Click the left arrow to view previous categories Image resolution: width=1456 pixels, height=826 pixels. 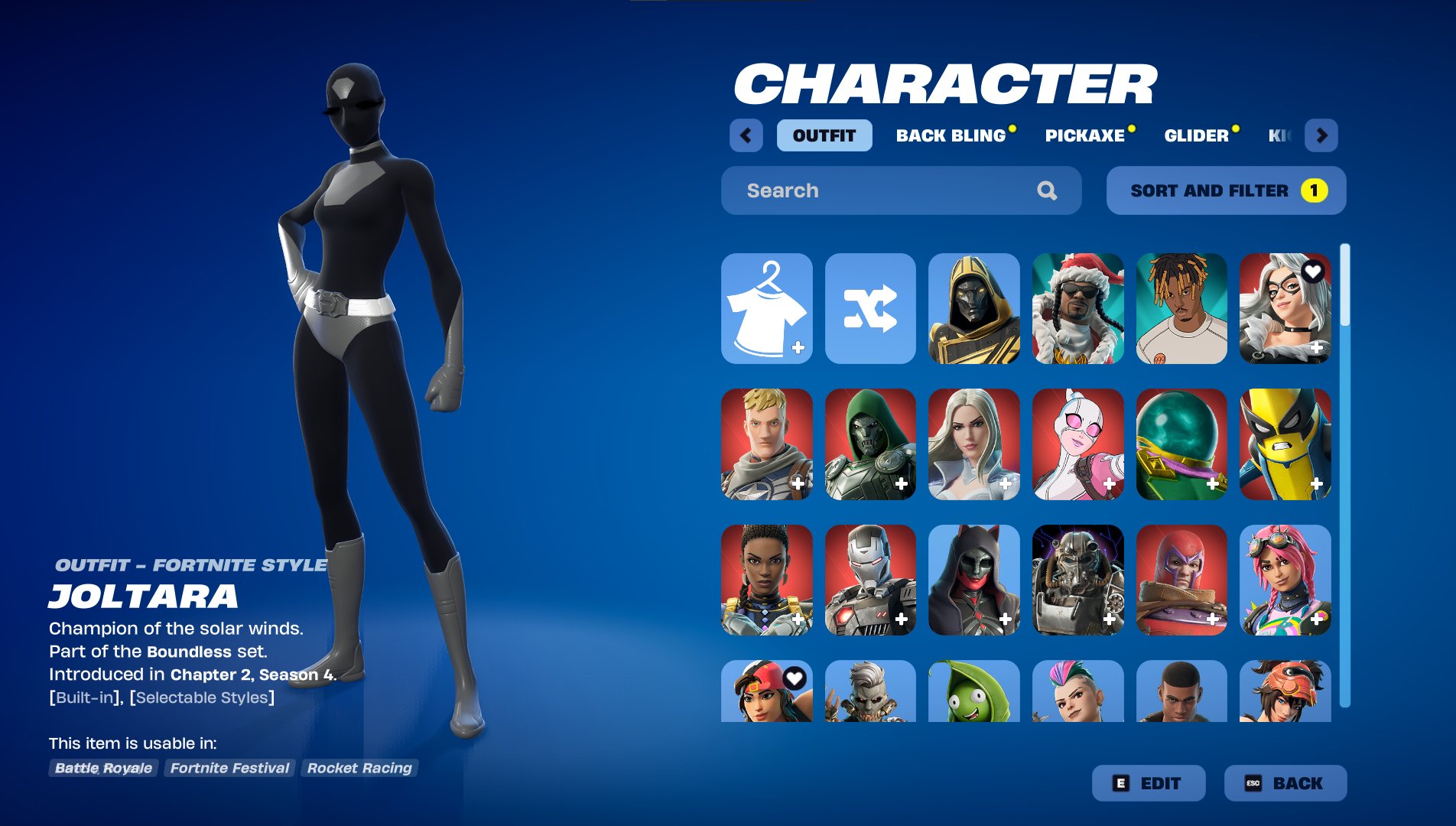coord(746,135)
